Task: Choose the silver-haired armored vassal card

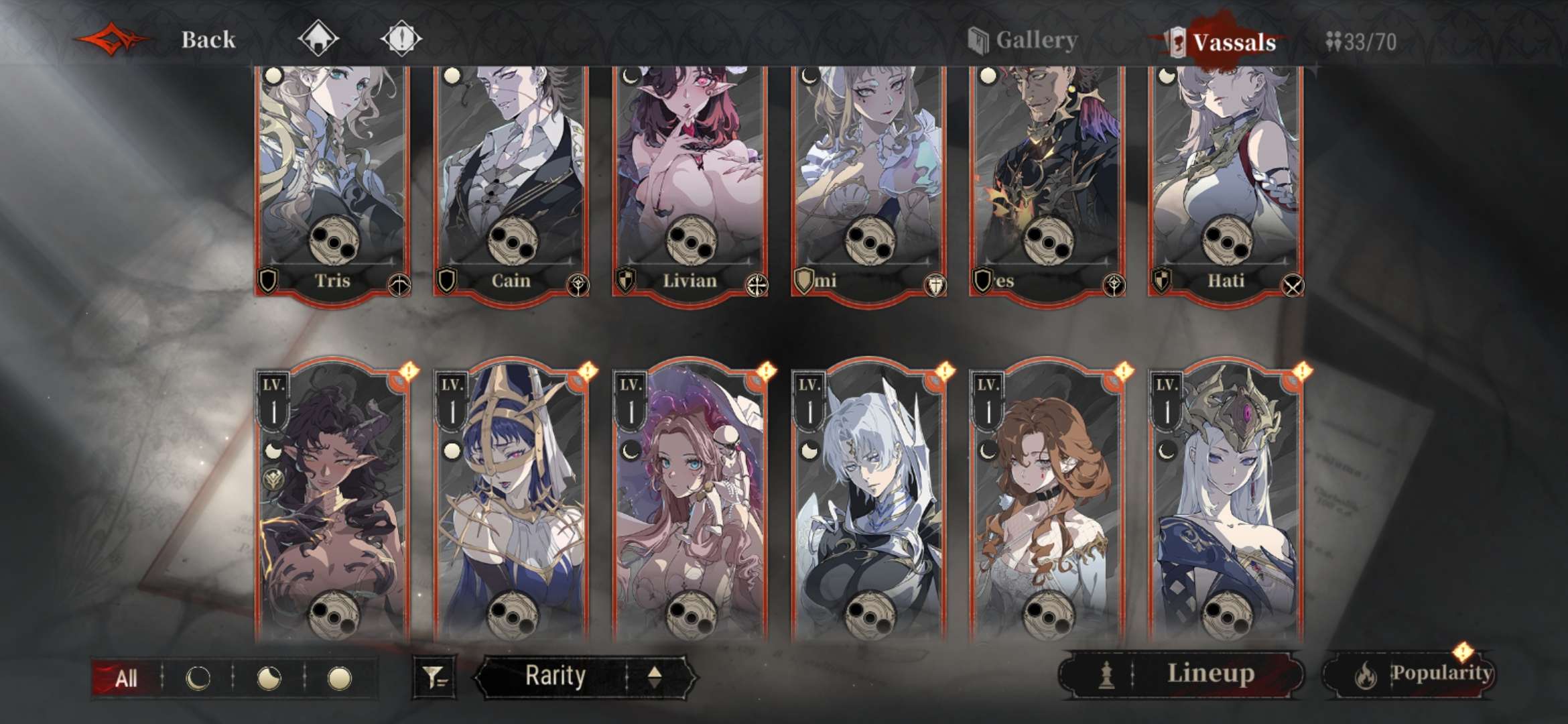Action: click(869, 503)
